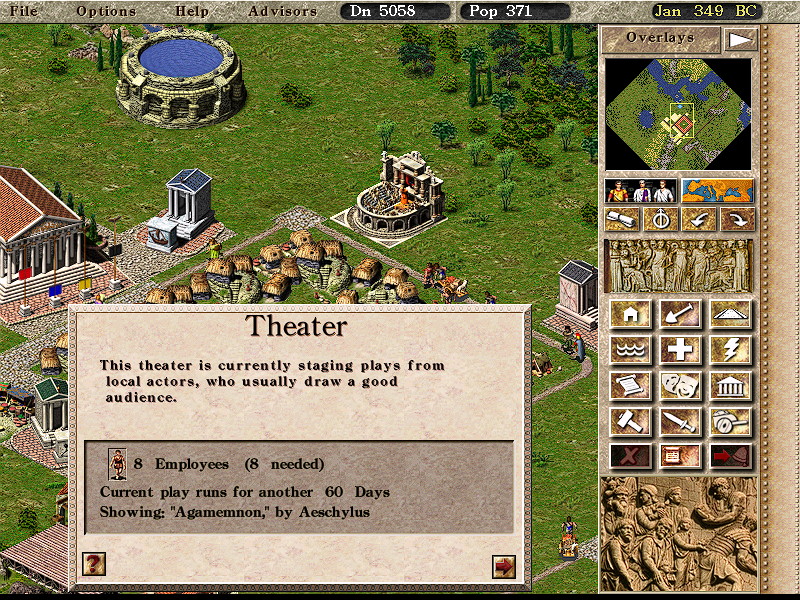Select the road building tool
800x600 pixels.
[x=731, y=315]
